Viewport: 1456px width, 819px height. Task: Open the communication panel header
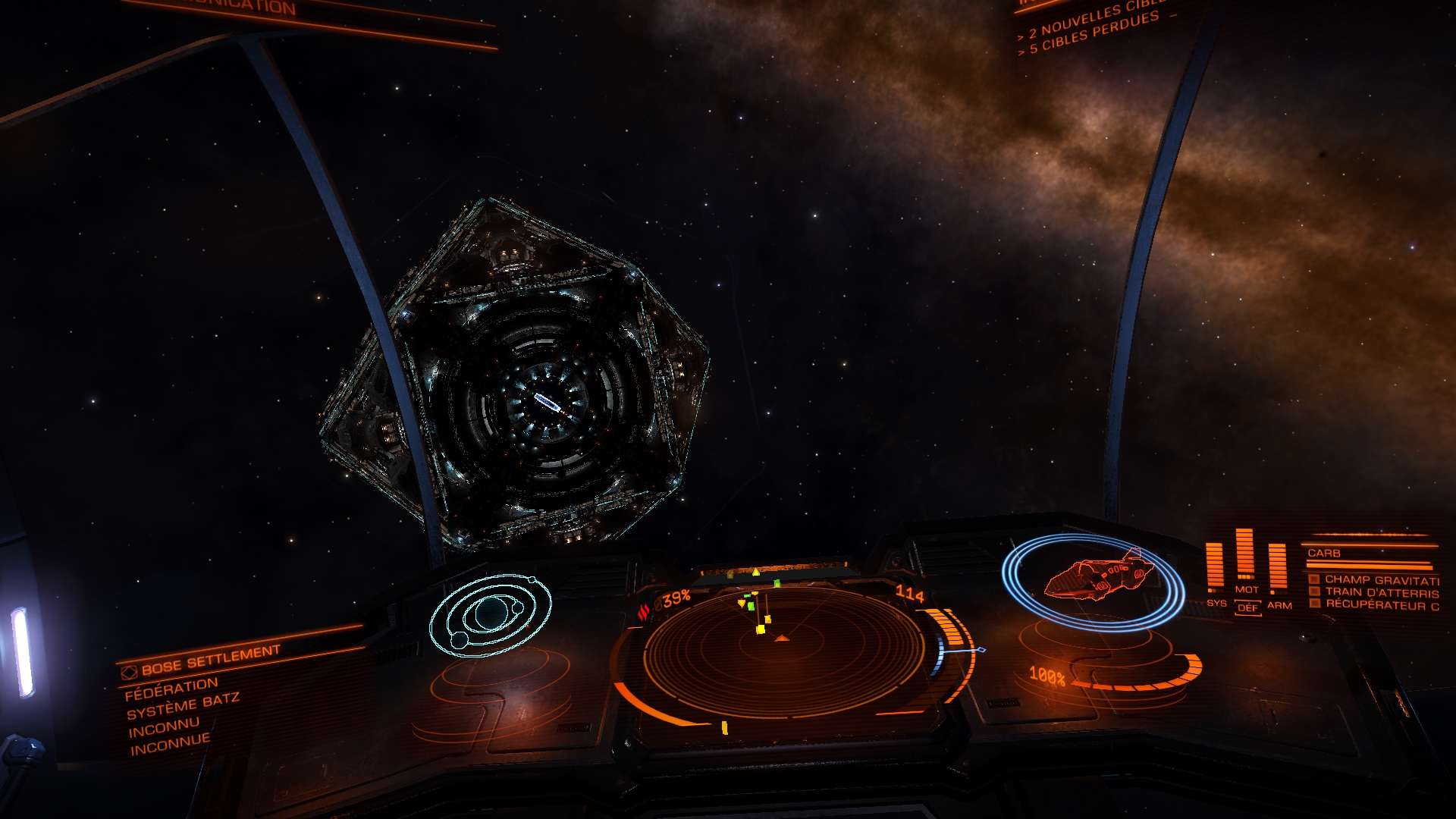[250, 9]
